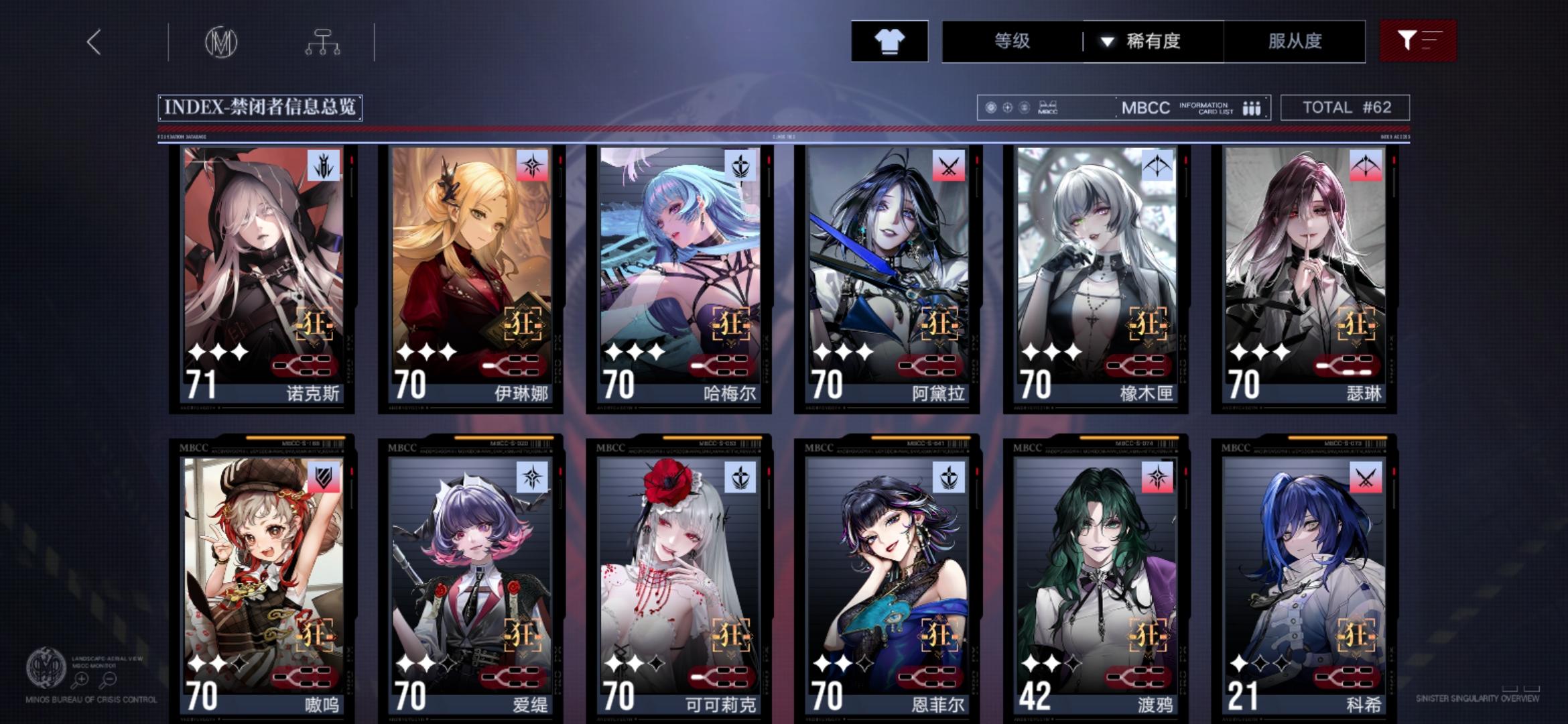Viewport: 1568px width, 724px height.
Task: Click the zoom-in magnifier near MBCC Monitor
Action: (82, 679)
